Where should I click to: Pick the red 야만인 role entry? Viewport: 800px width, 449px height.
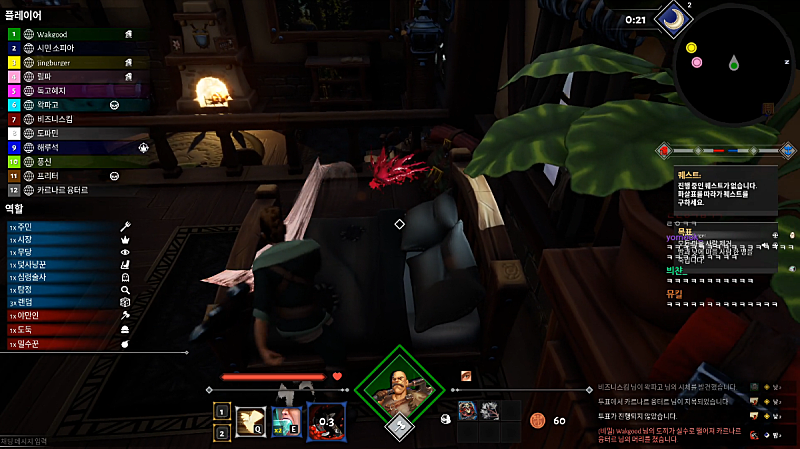[x=60, y=314]
